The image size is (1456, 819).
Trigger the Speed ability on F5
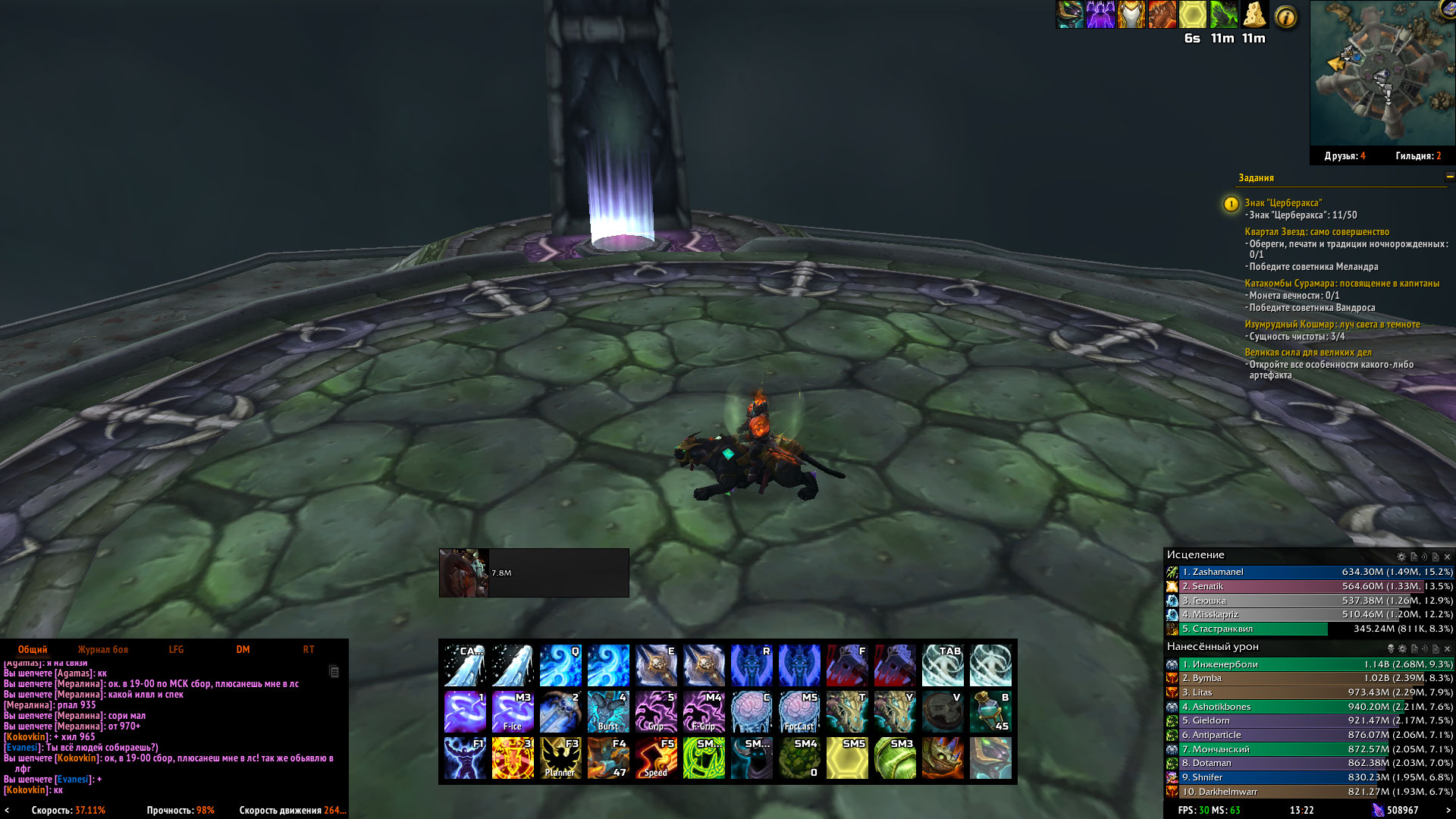point(656,758)
